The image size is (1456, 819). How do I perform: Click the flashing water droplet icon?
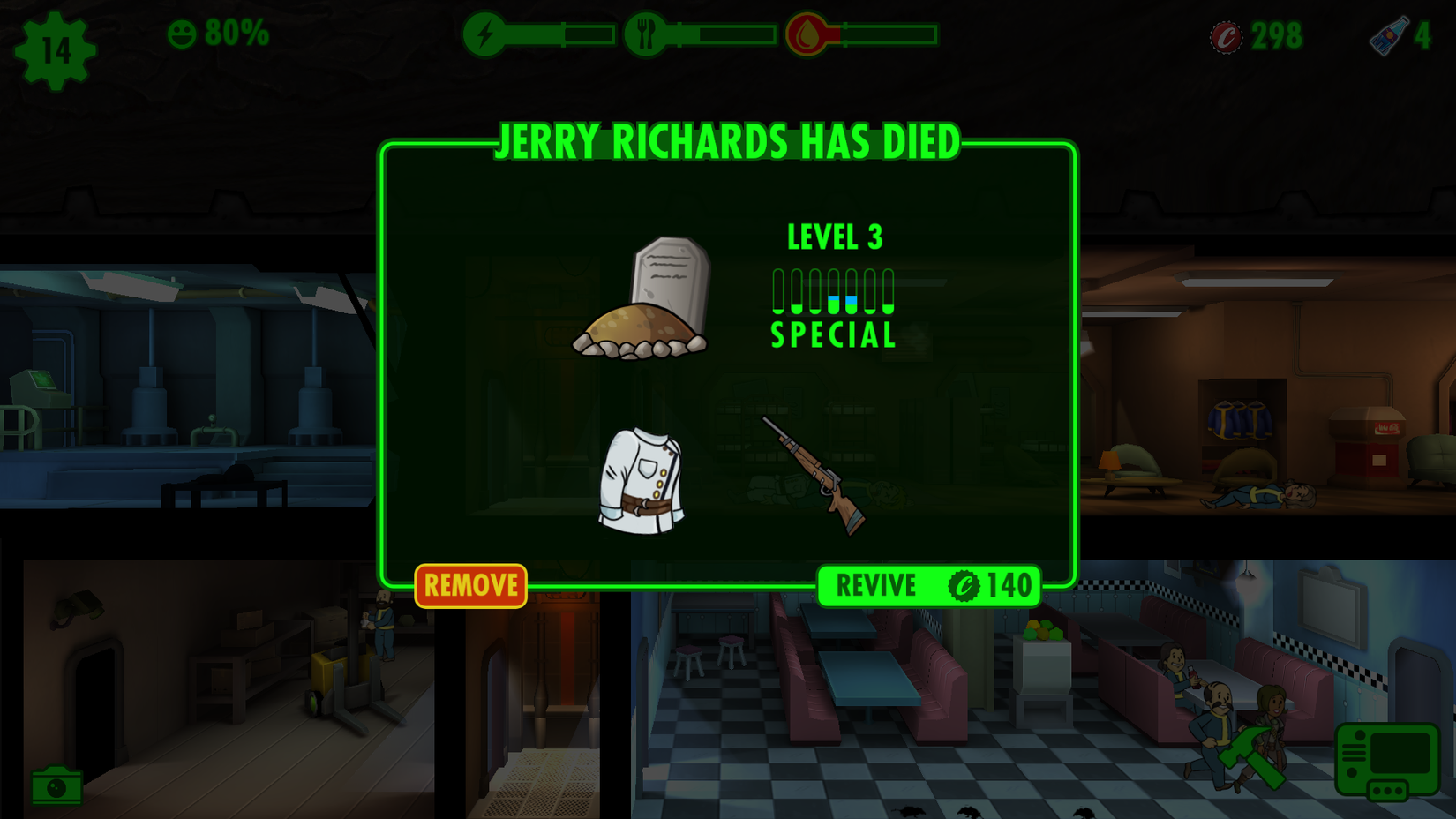click(x=806, y=36)
